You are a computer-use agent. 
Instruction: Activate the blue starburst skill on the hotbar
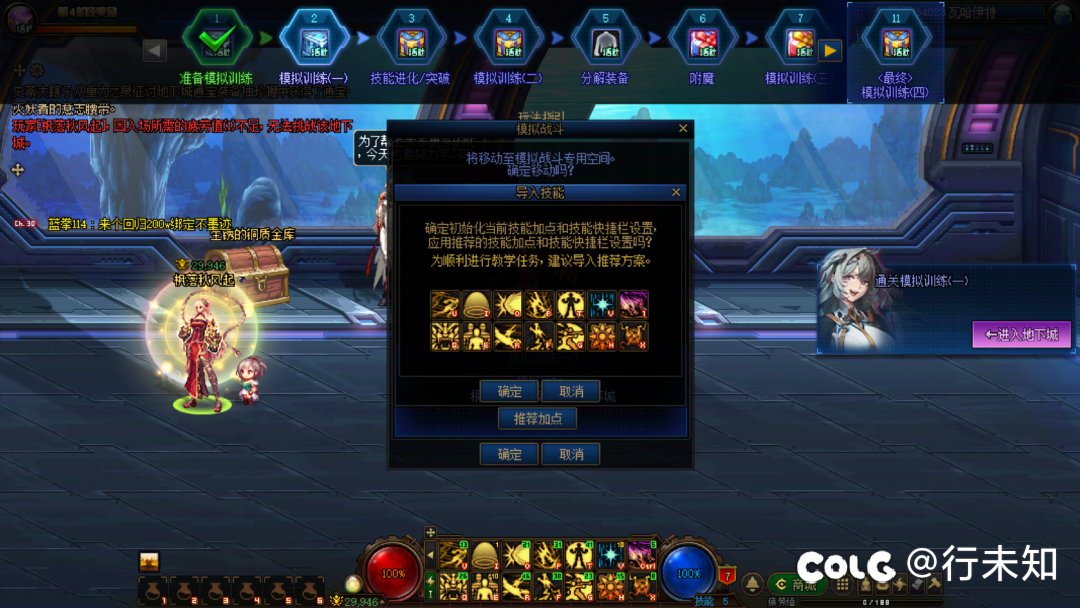(x=610, y=554)
